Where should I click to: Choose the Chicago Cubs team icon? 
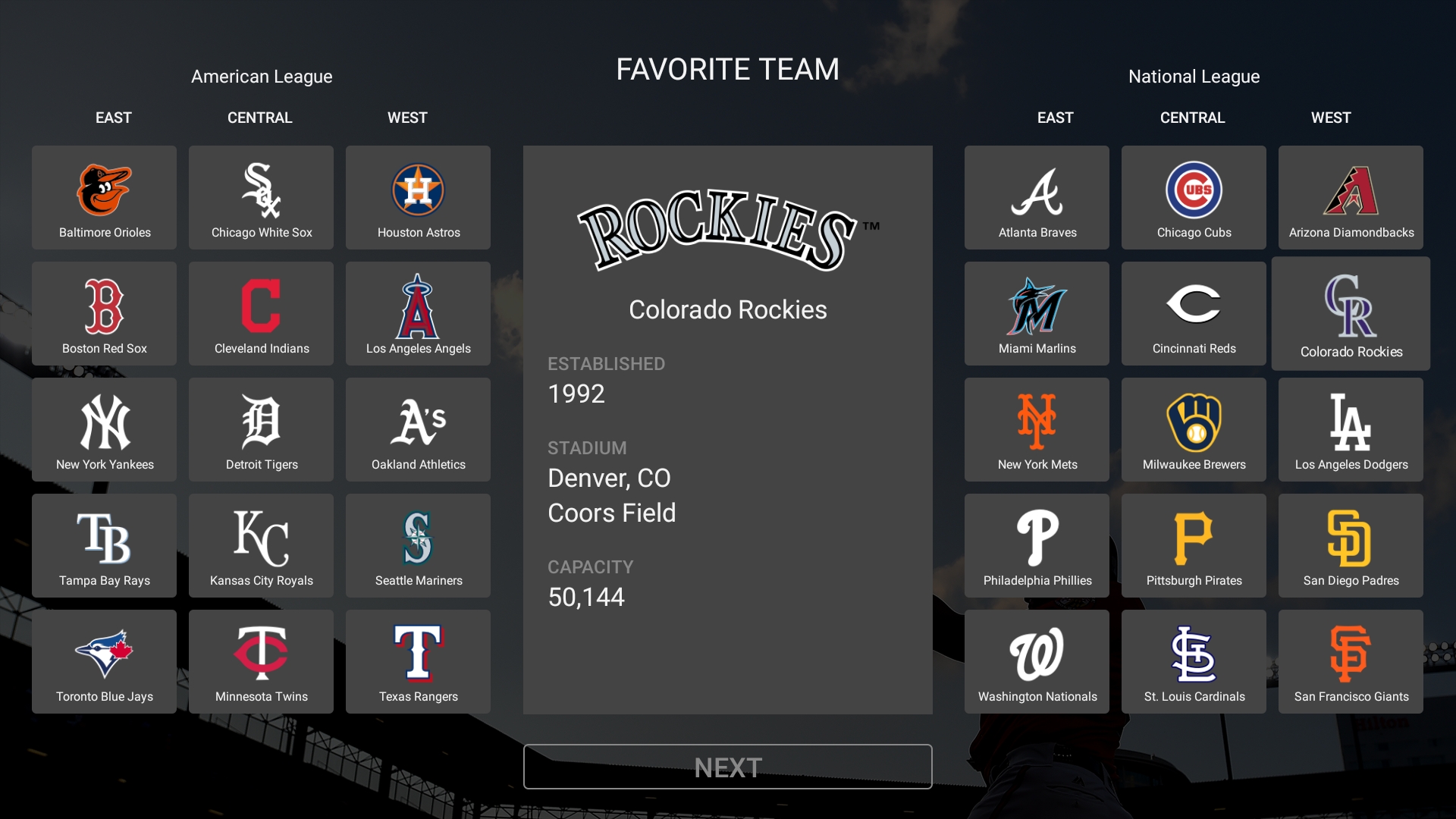pyautogui.click(x=1194, y=192)
